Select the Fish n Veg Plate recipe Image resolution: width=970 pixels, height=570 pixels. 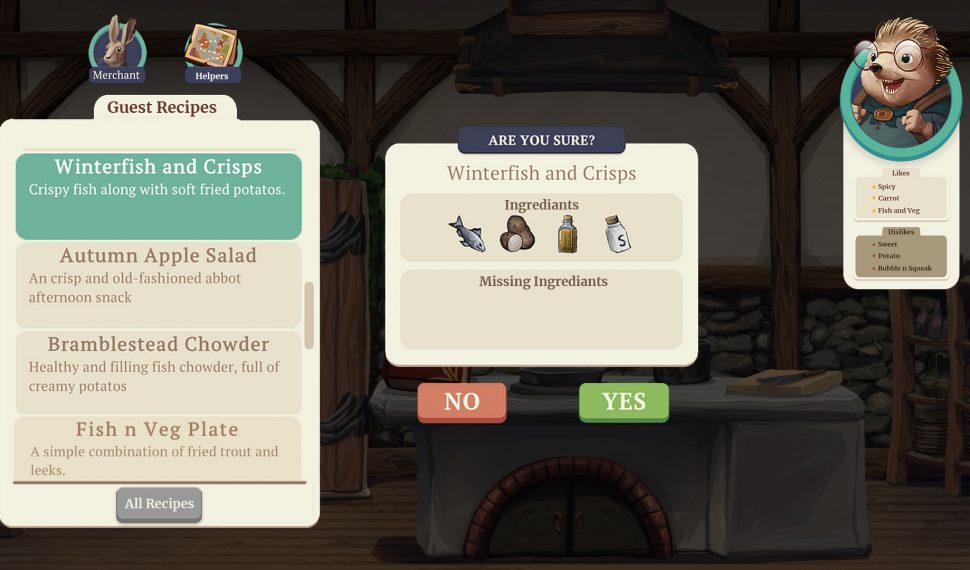click(x=158, y=446)
